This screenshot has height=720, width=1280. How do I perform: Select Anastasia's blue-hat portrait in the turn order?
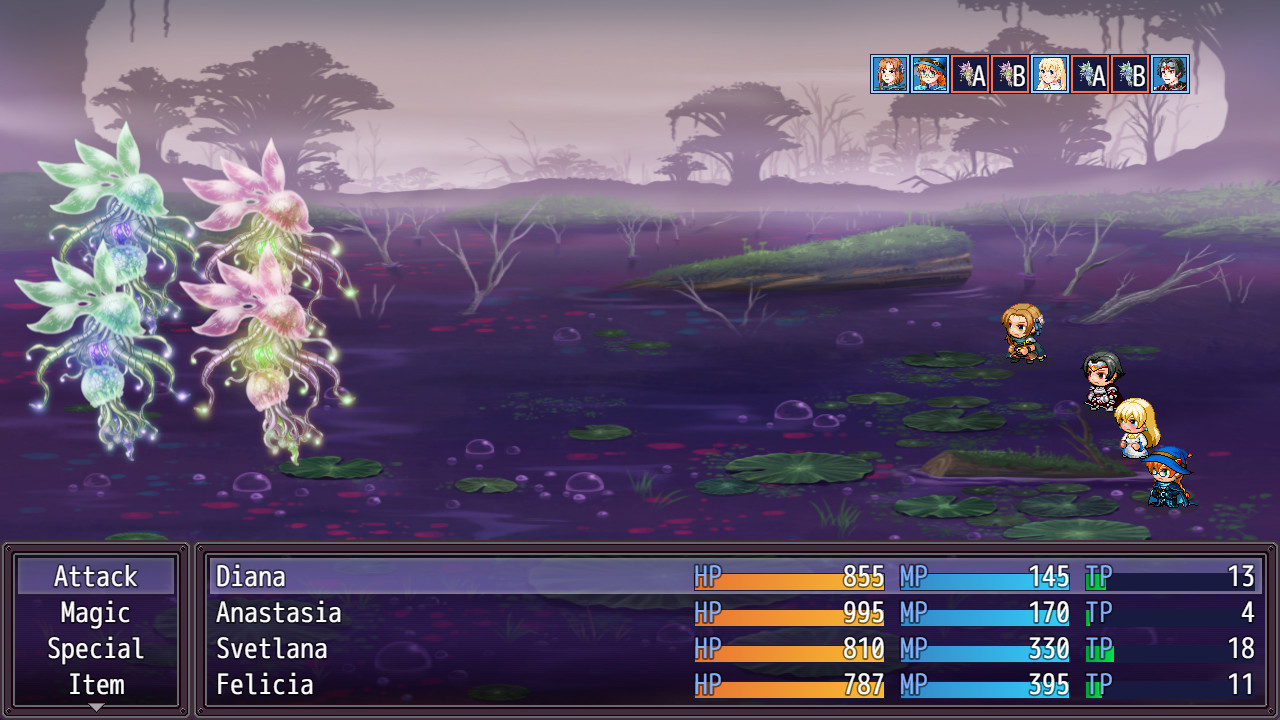[x=930, y=75]
